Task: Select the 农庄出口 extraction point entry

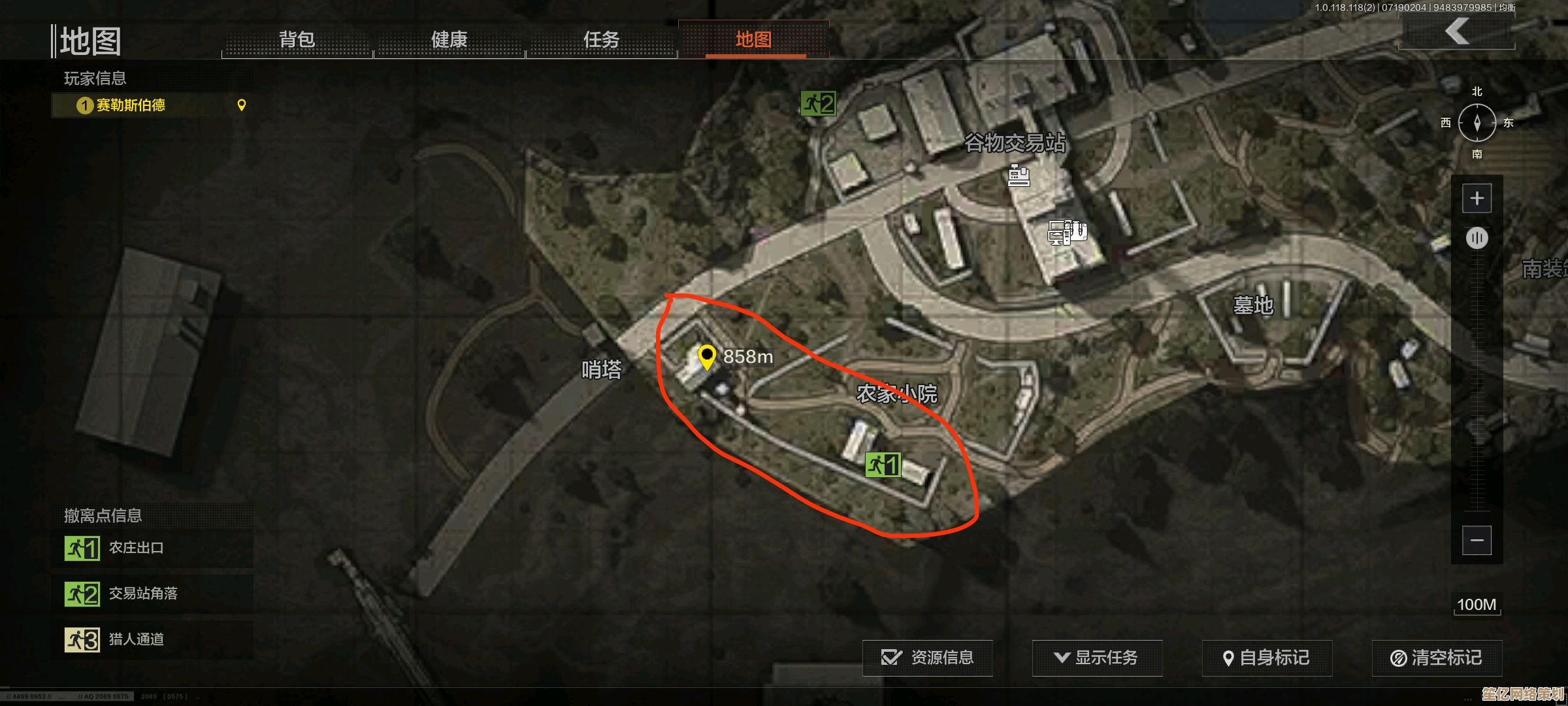Action: click(152, 548)
